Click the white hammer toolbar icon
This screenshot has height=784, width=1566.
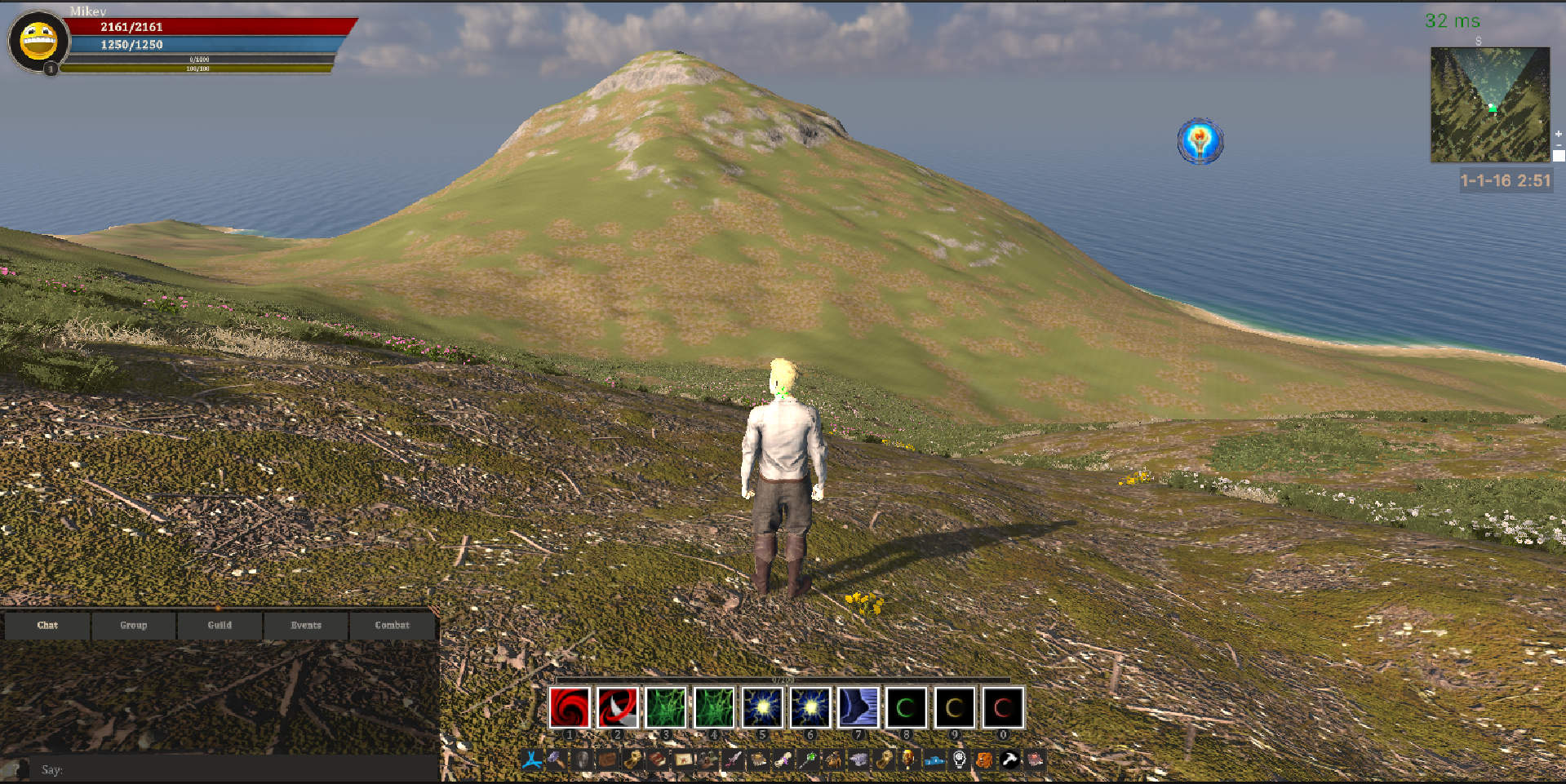coord(1009,760)
